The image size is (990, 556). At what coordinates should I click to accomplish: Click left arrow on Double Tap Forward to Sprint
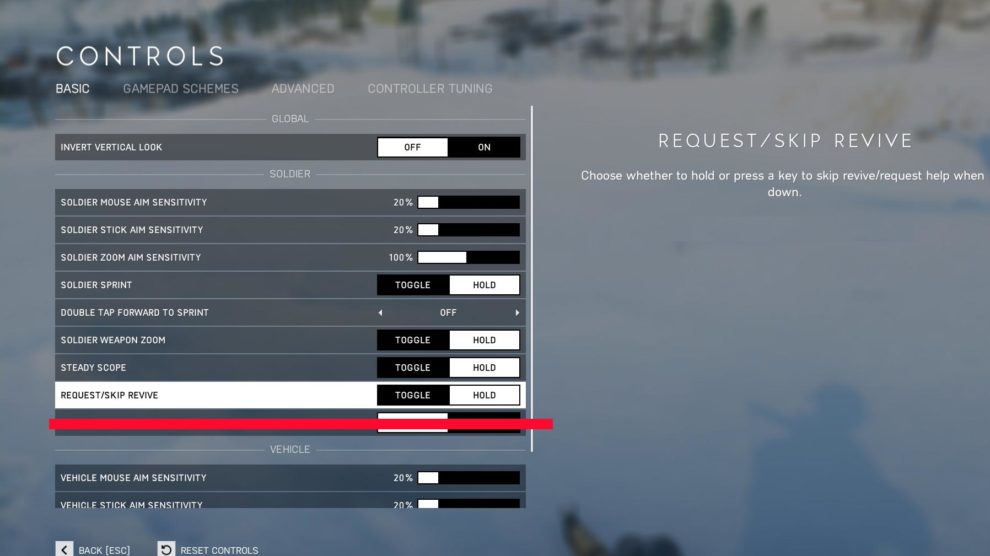380,313
